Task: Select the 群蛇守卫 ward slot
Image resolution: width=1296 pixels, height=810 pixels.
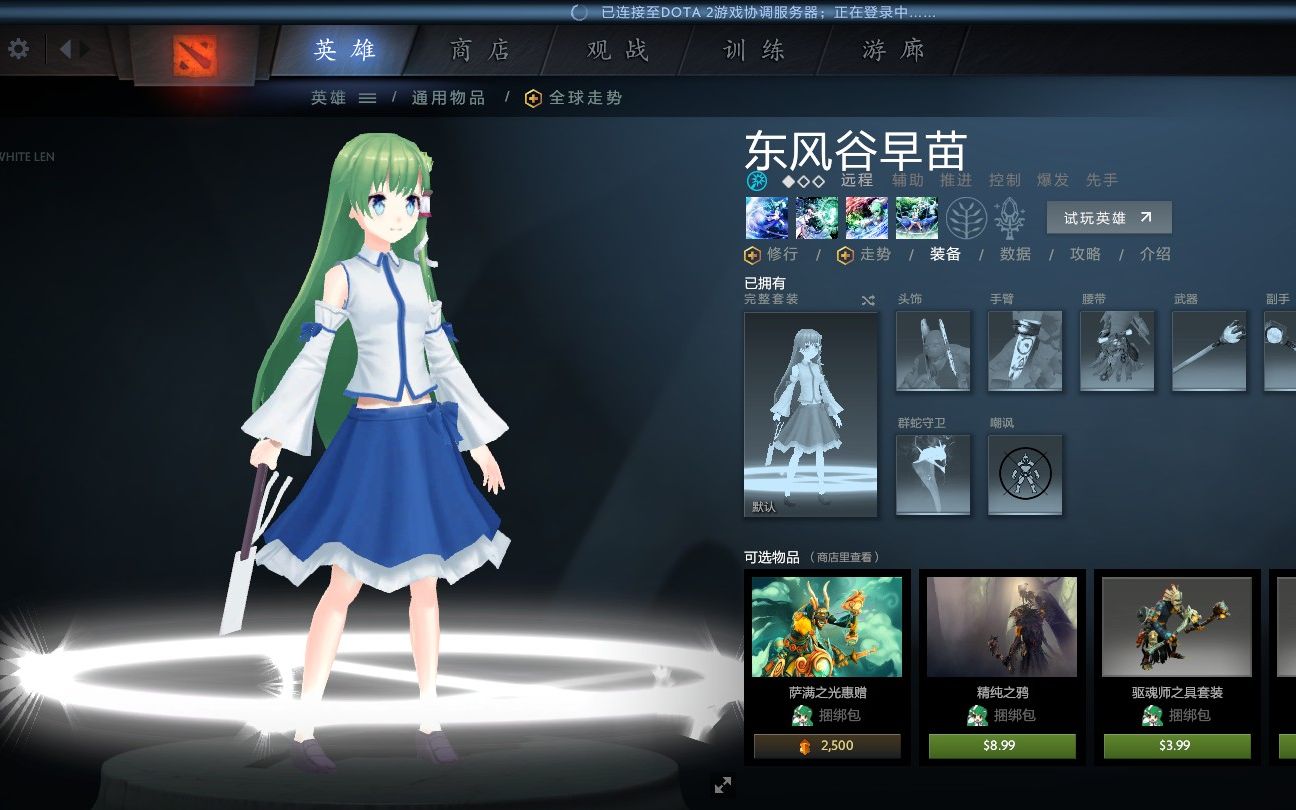Action: coord(933,474)
